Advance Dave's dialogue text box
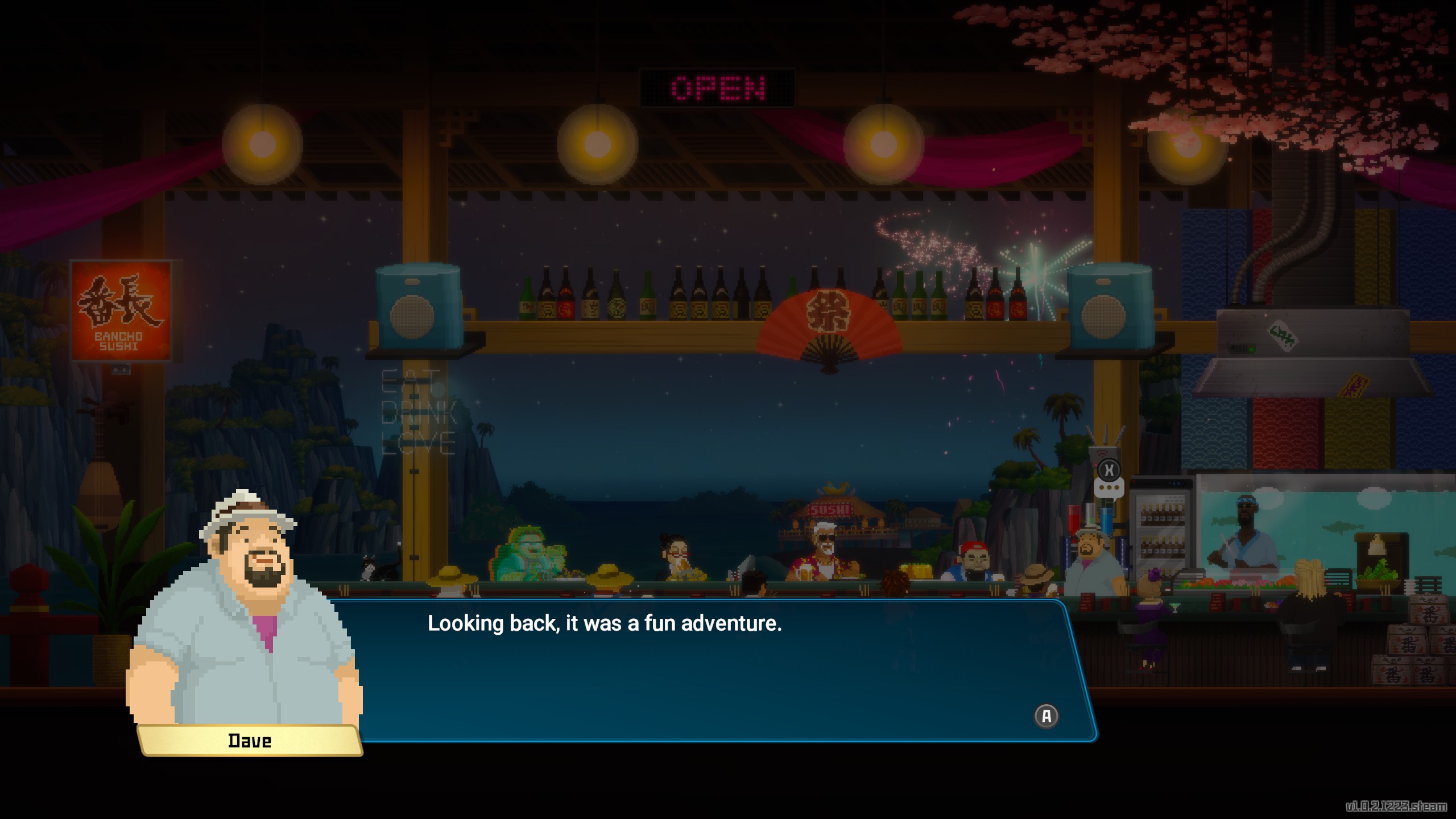Screen dimensions: 1456x819 coord(1046,715)
